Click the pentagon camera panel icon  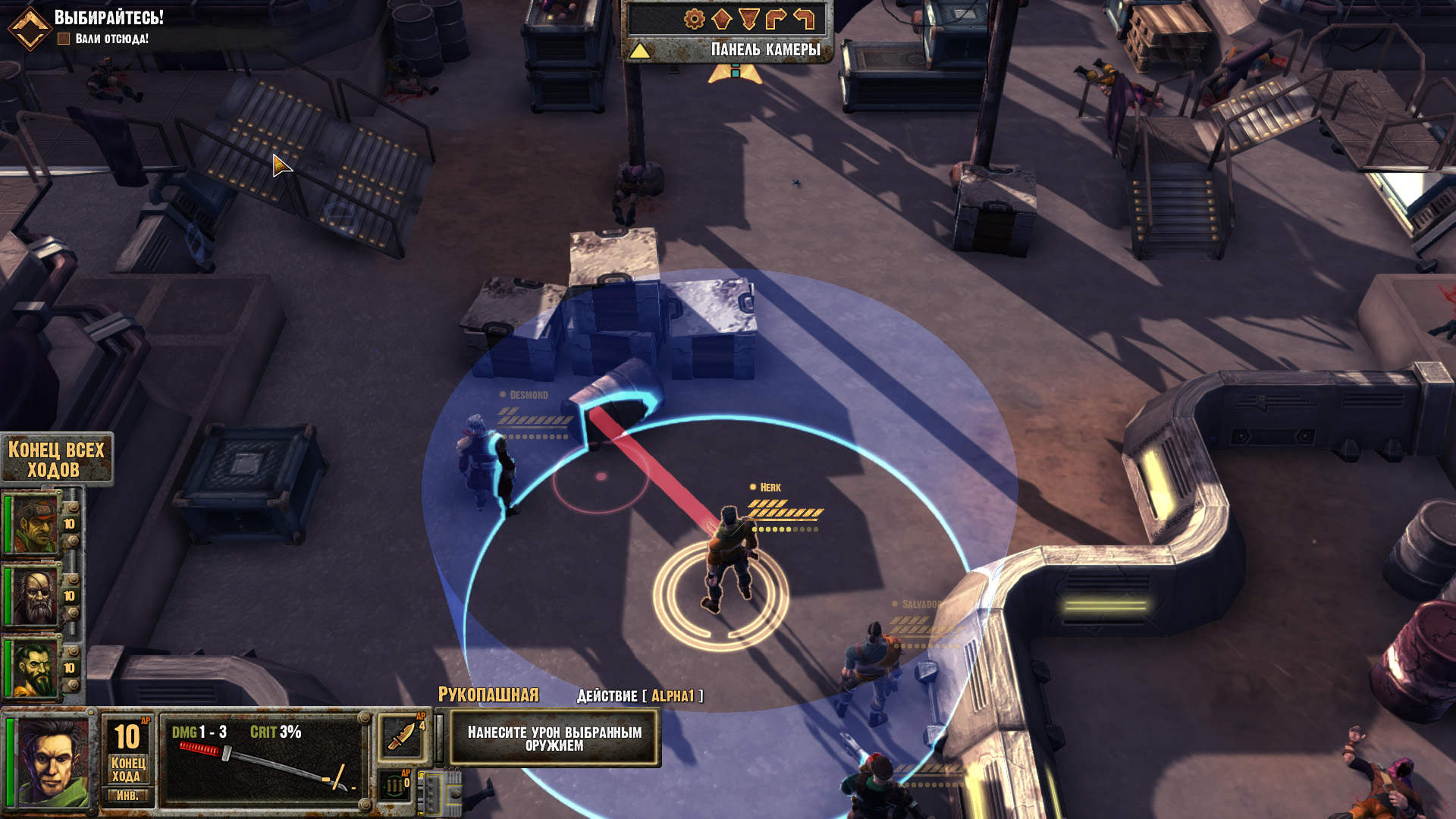point(721,19)
